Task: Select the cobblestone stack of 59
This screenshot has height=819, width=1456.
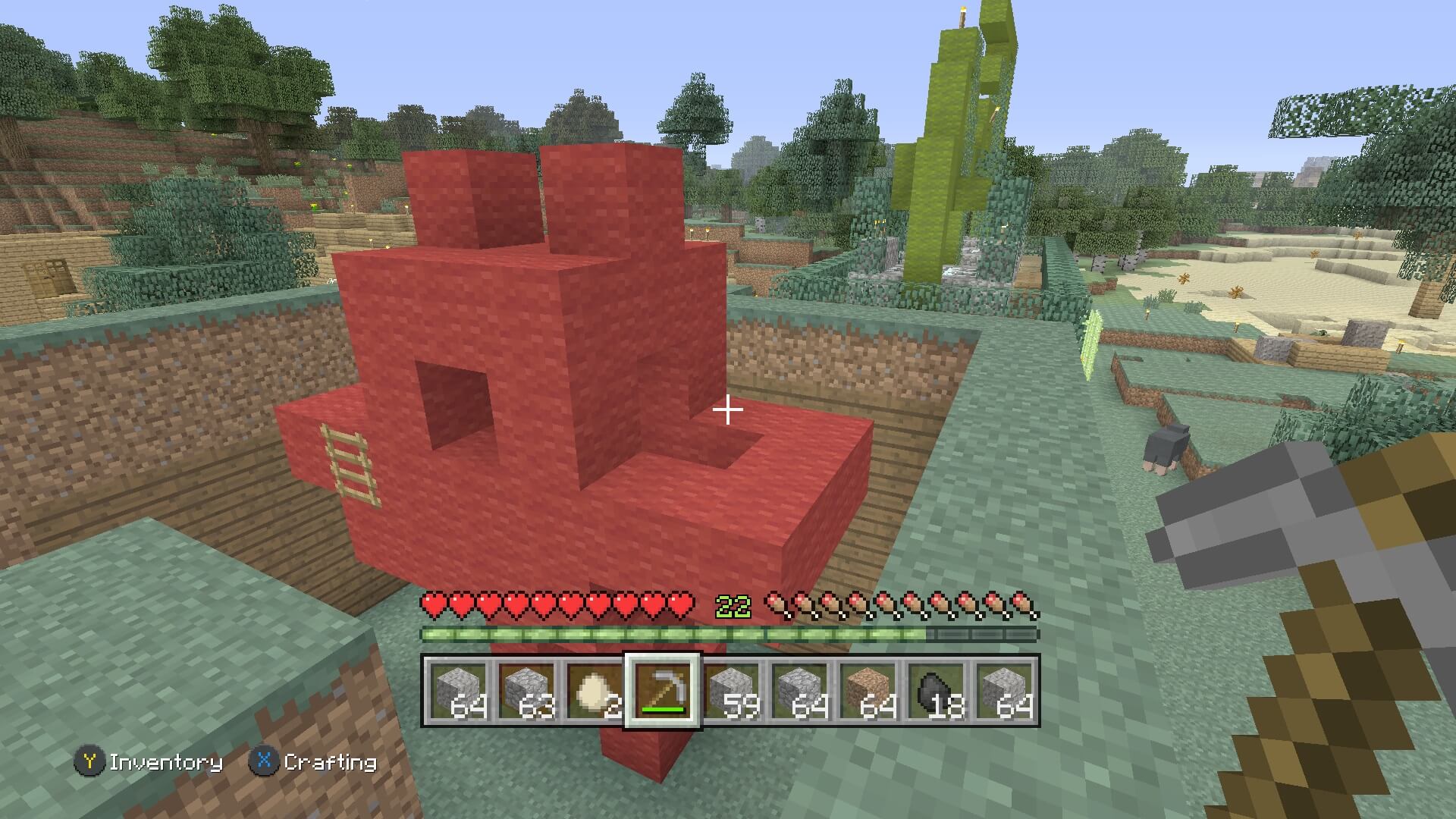Action: click(x=730, y=691)
